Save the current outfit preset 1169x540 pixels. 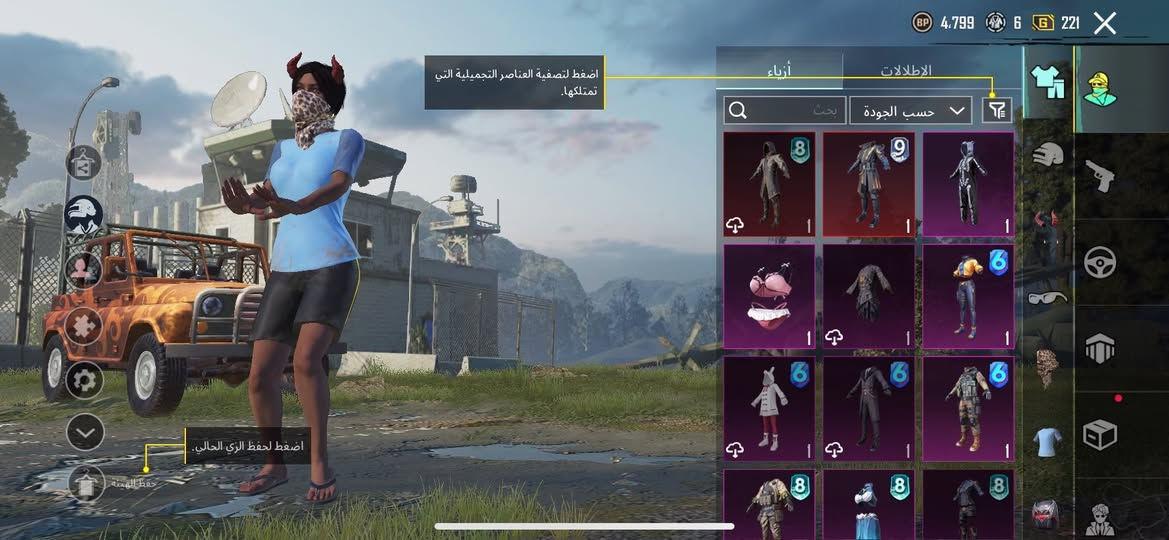(87, 484)
